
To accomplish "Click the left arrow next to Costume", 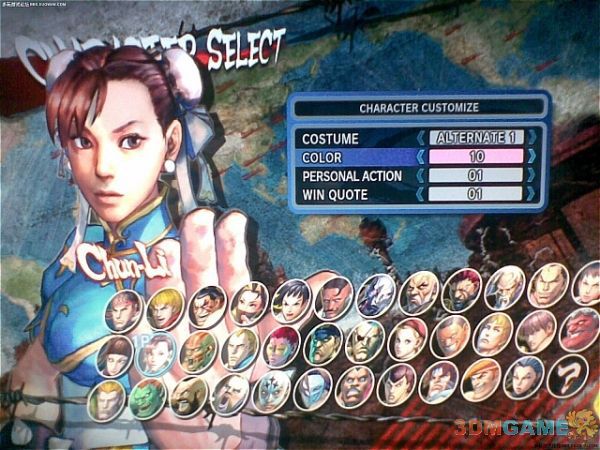I will pos(420,138).
